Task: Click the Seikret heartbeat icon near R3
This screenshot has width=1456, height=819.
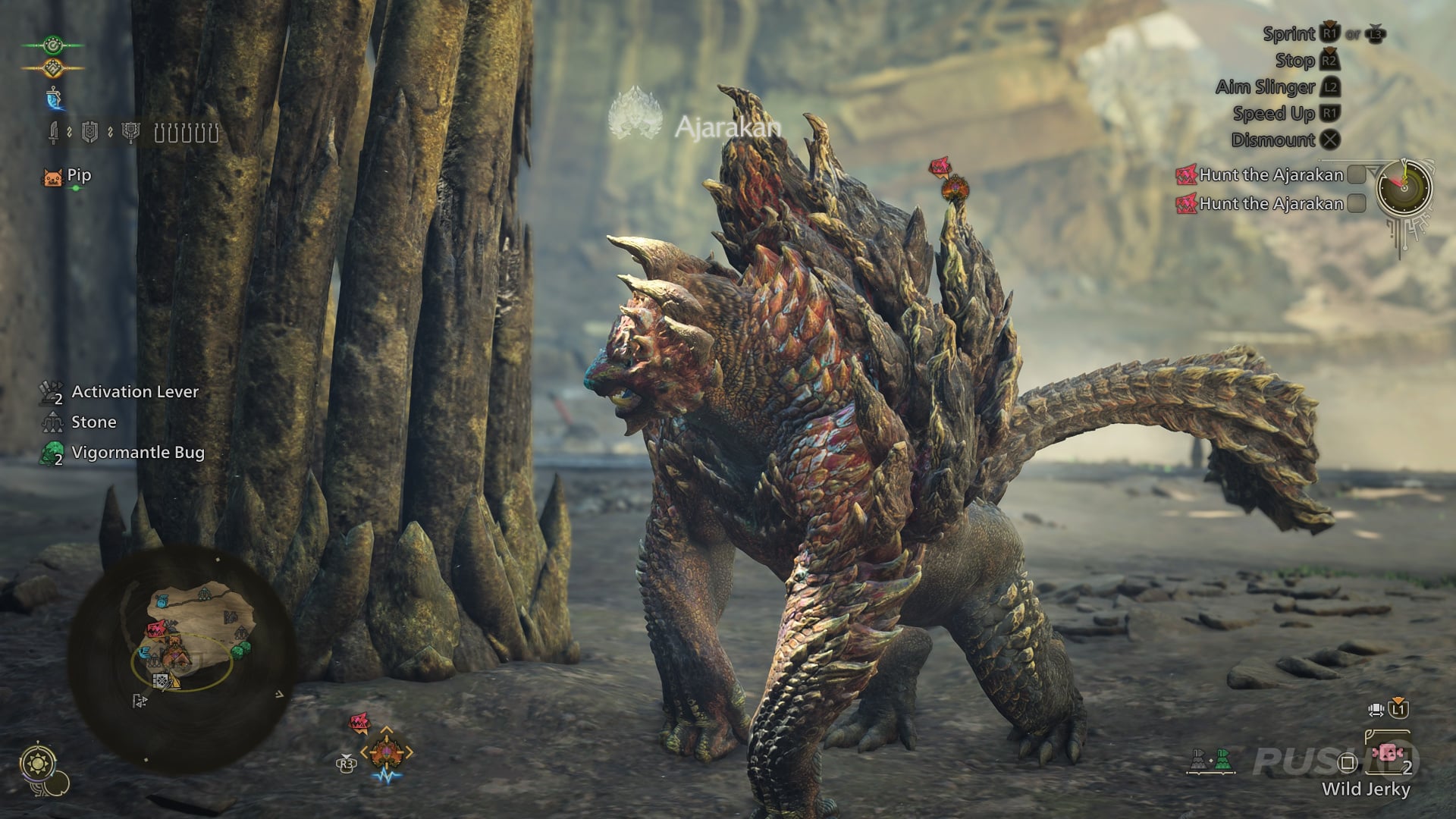Action: coord(388,777)
